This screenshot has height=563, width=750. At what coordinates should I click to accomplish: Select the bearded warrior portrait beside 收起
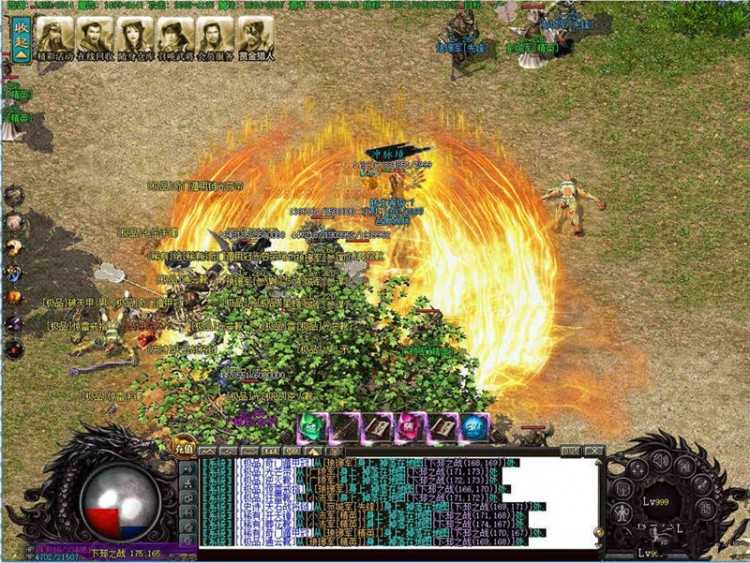point(53,35)
